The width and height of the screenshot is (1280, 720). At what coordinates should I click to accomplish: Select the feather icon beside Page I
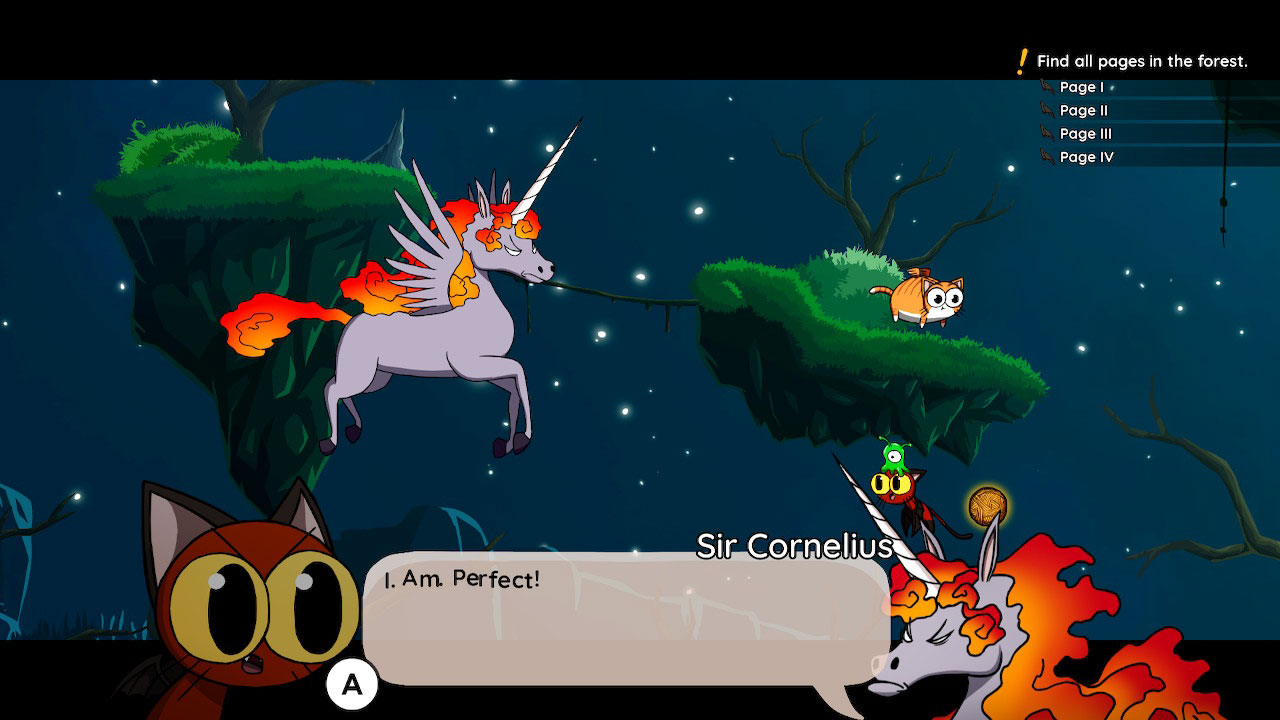point(1048,87)
